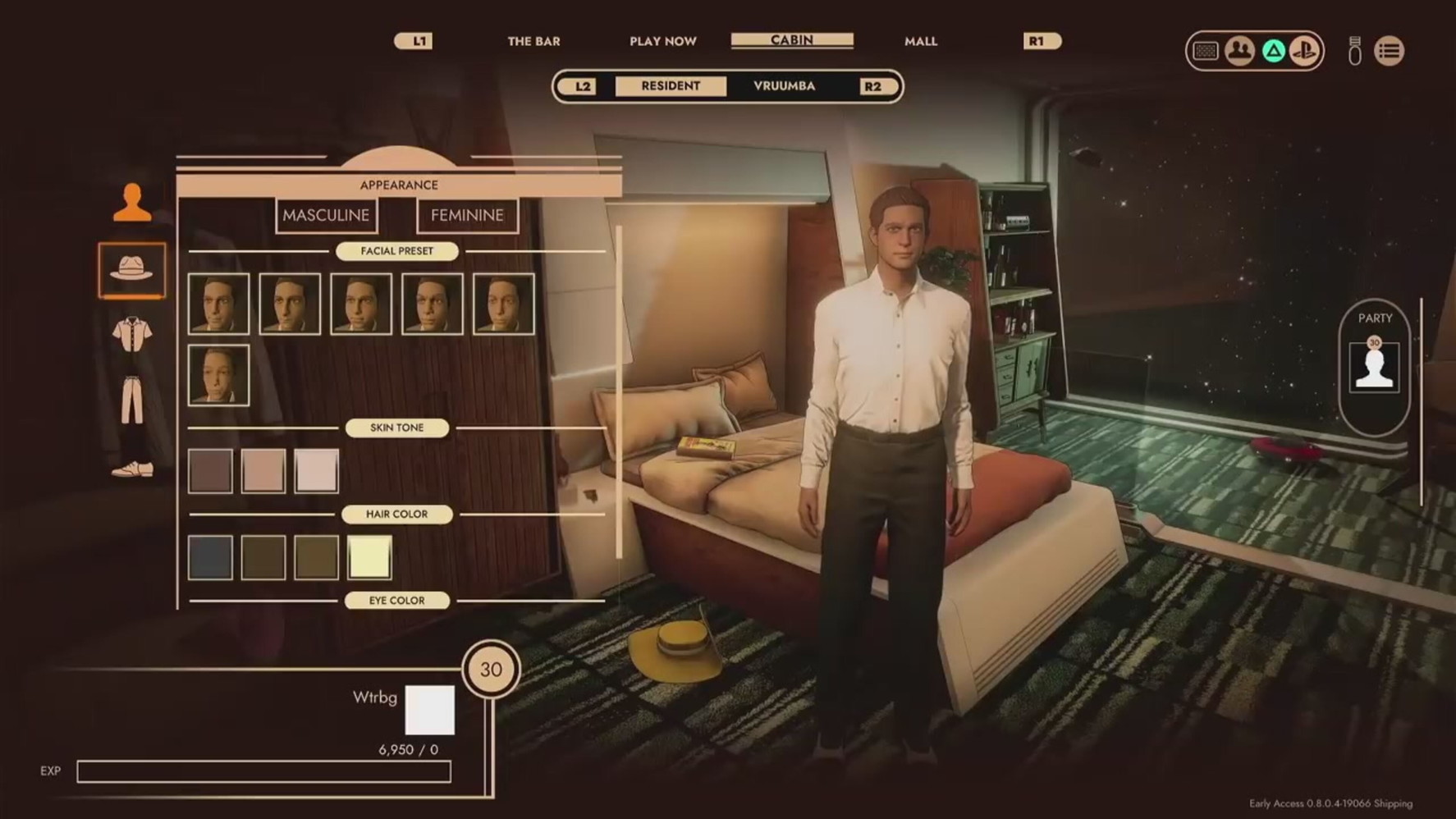Viewport: 1456px width, 819px height.
Task: Select the shoes customization icon
Action: point(131,464)
